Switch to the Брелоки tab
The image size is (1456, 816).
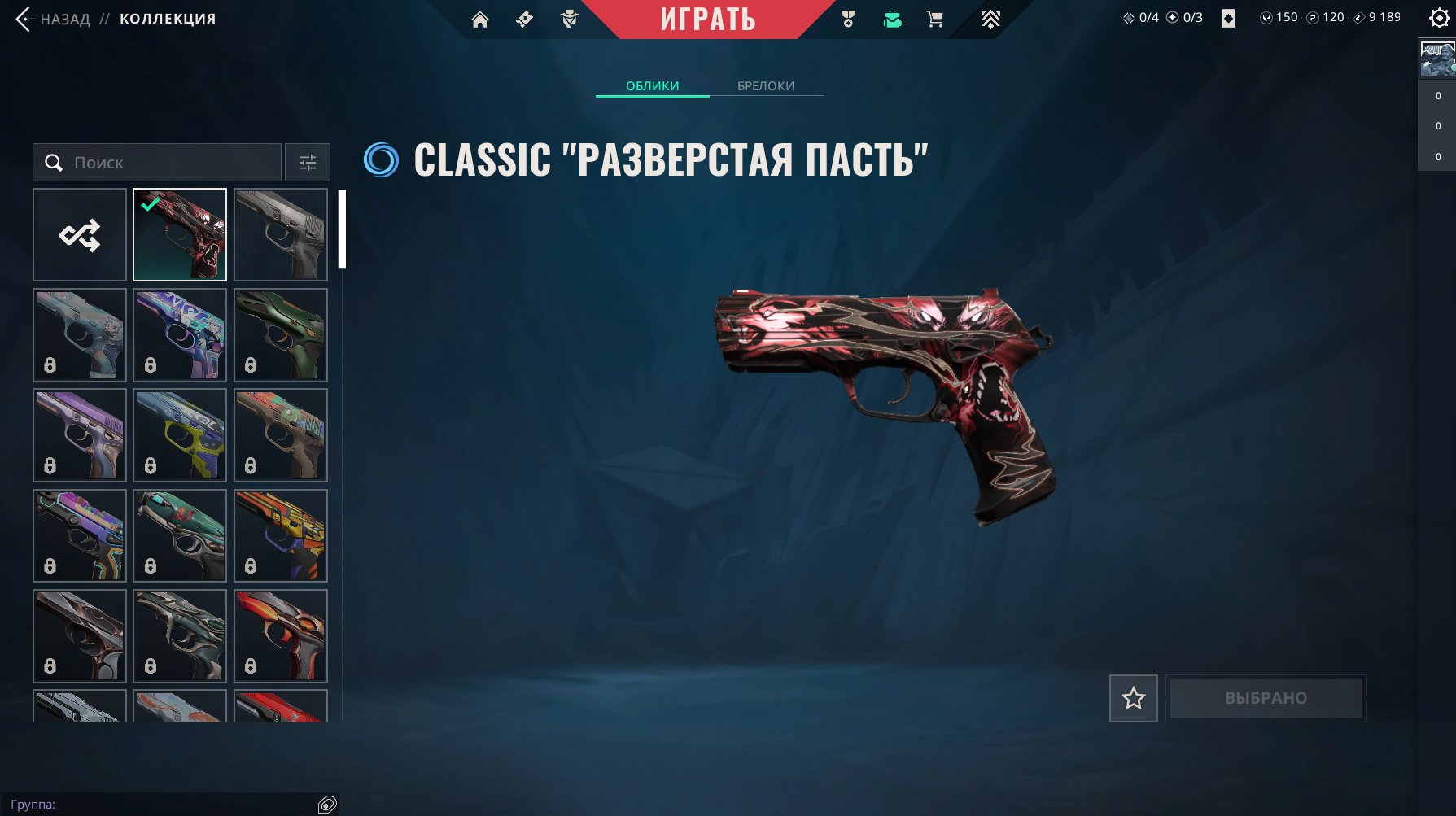tap(766, 85)
